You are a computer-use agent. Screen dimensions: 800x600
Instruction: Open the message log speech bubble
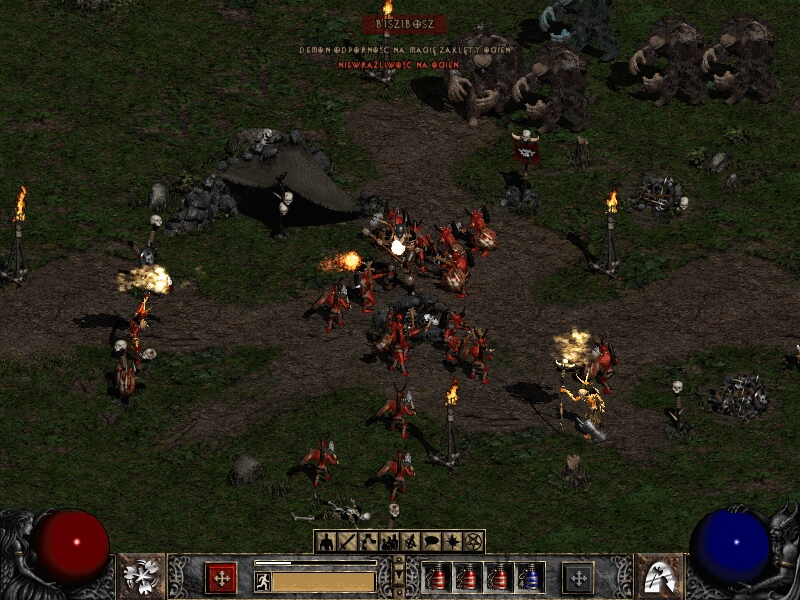tap(431, 542)
